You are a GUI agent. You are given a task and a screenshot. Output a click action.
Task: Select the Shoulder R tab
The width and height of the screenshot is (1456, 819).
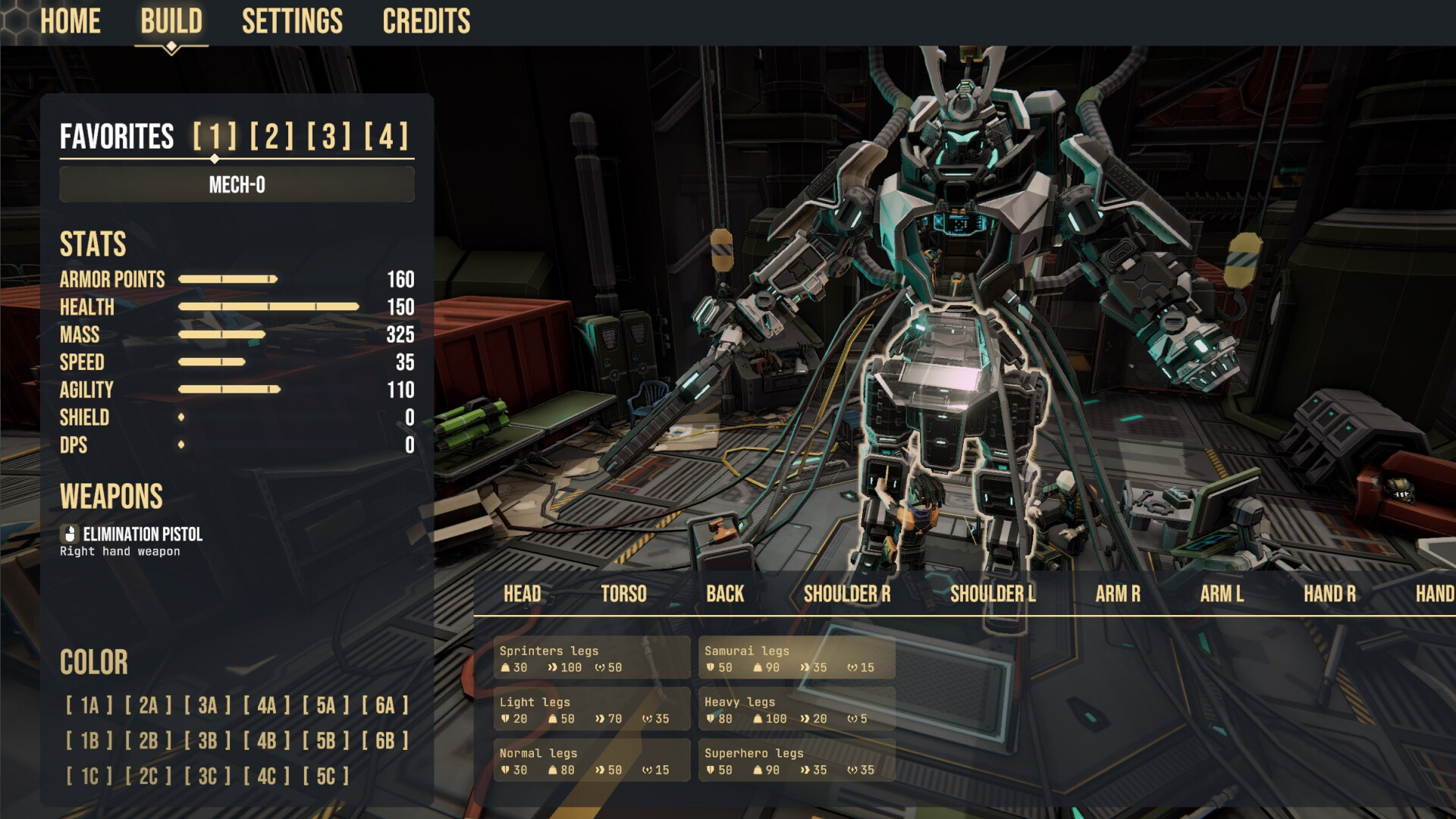click(847, 594)
